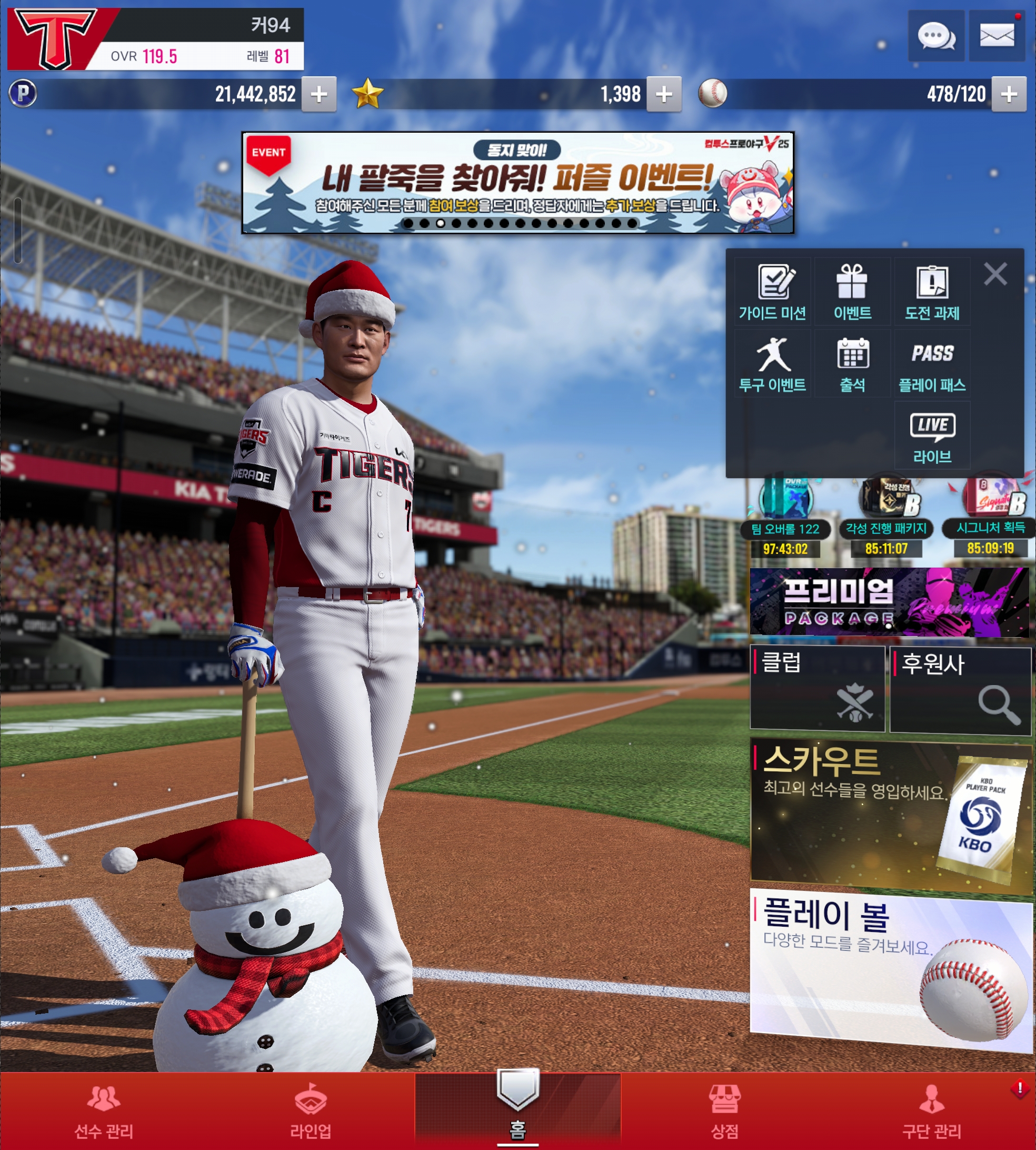1036x1150 pixels.
Task: Open the 후원사 sponsor tile
Action: click(960, 689)
